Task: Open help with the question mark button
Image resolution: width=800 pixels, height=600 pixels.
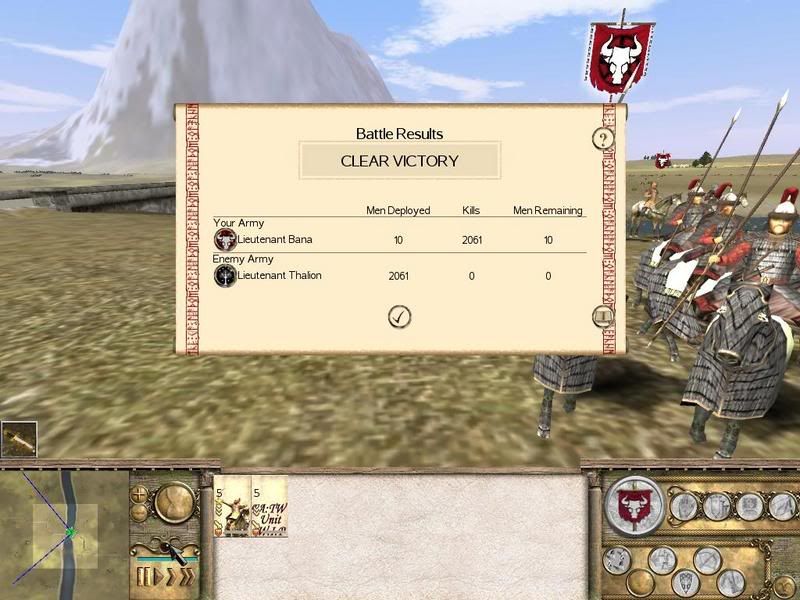Action: point(602,138)
